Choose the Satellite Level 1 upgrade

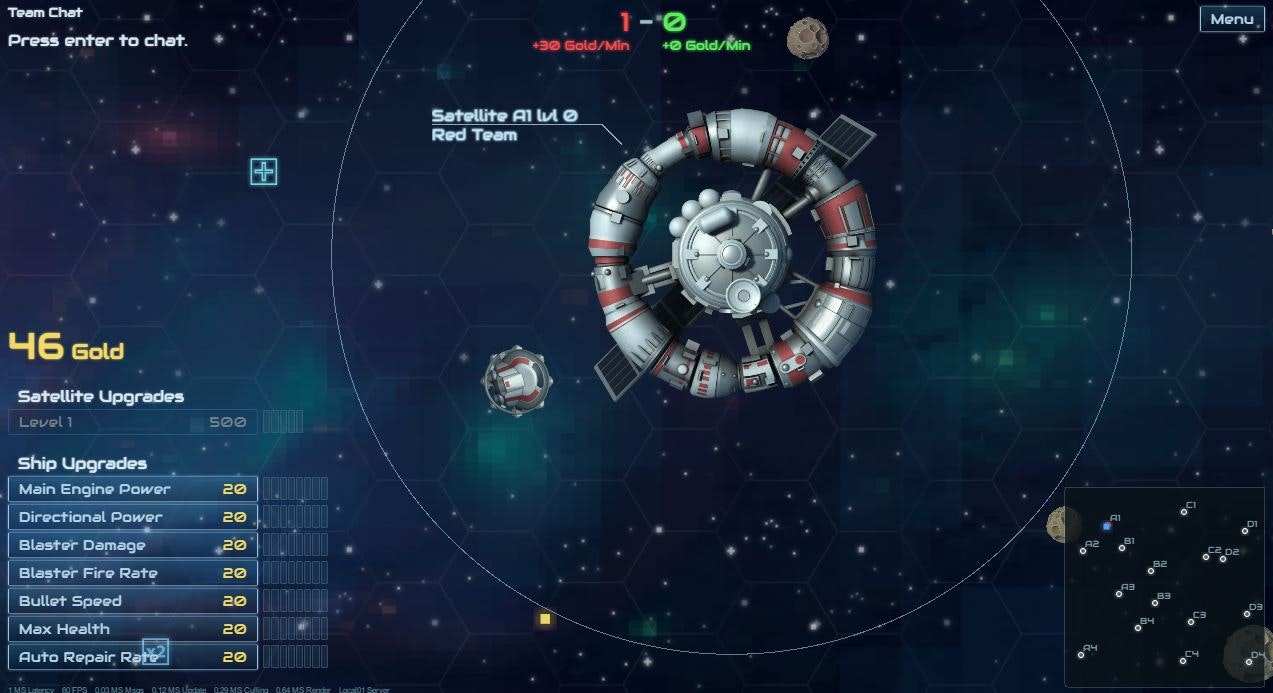click(x=133, y=422)
